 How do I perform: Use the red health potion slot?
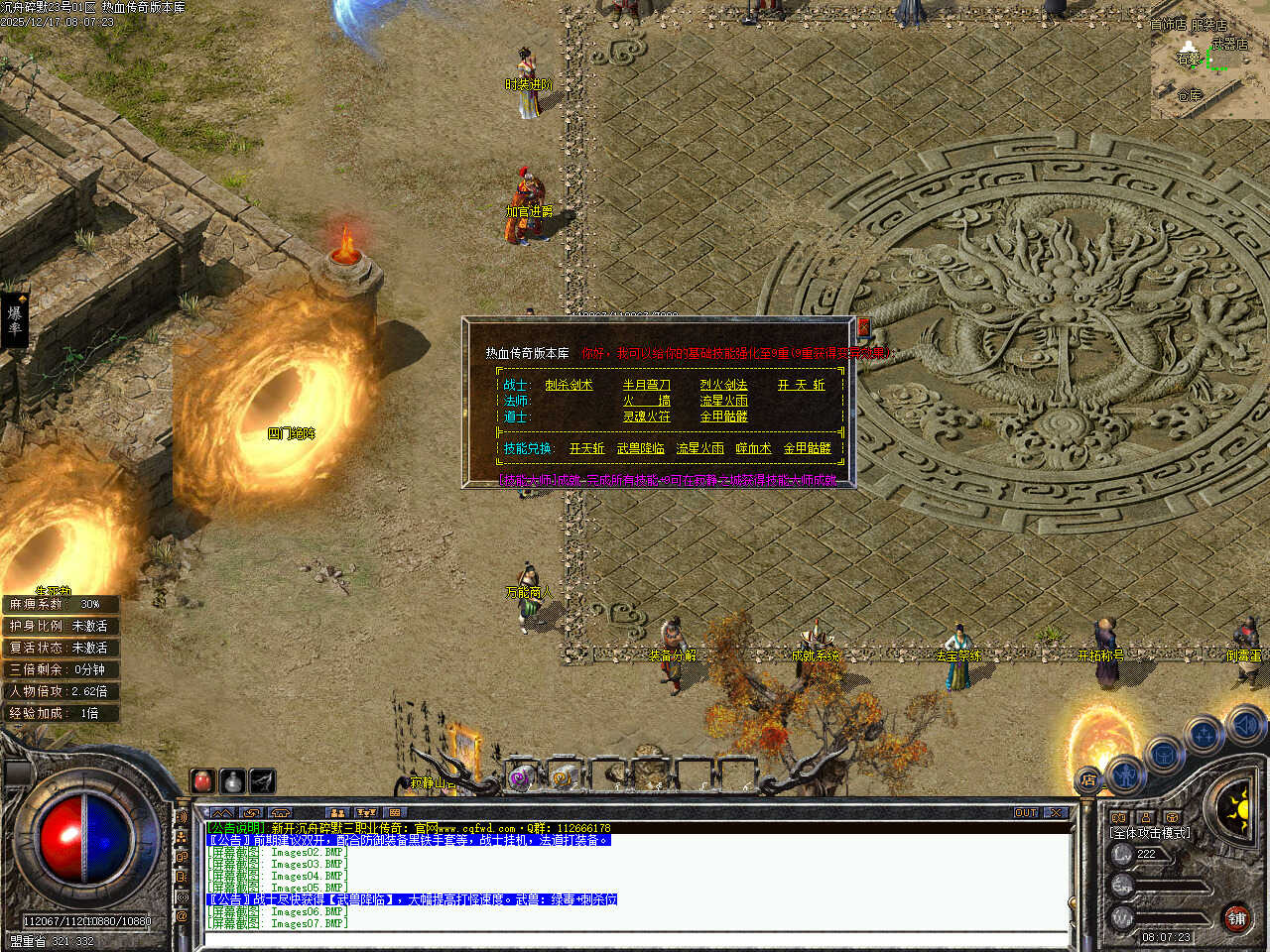click(203, 780)
